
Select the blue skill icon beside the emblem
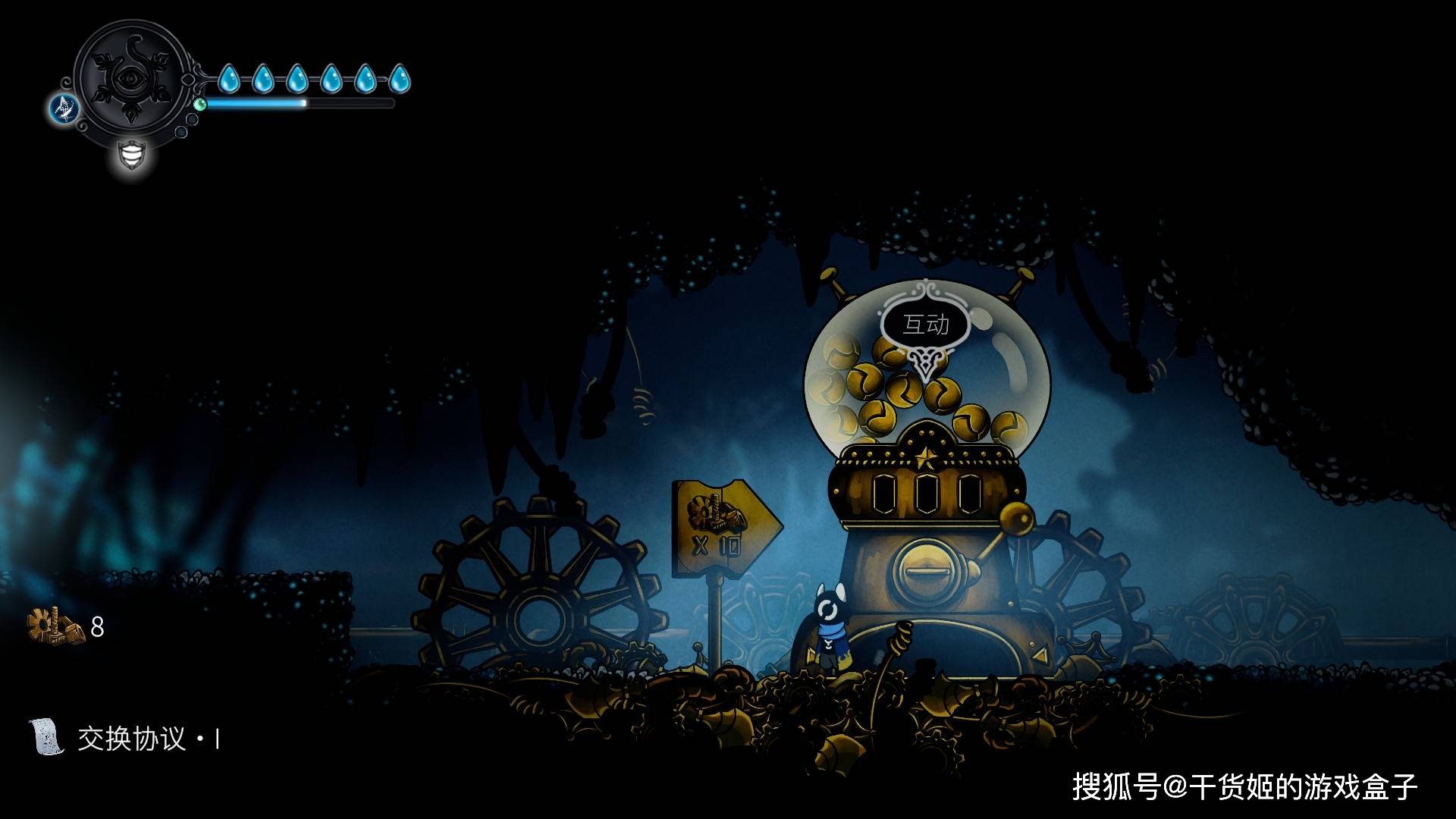[x=64, y=108]
